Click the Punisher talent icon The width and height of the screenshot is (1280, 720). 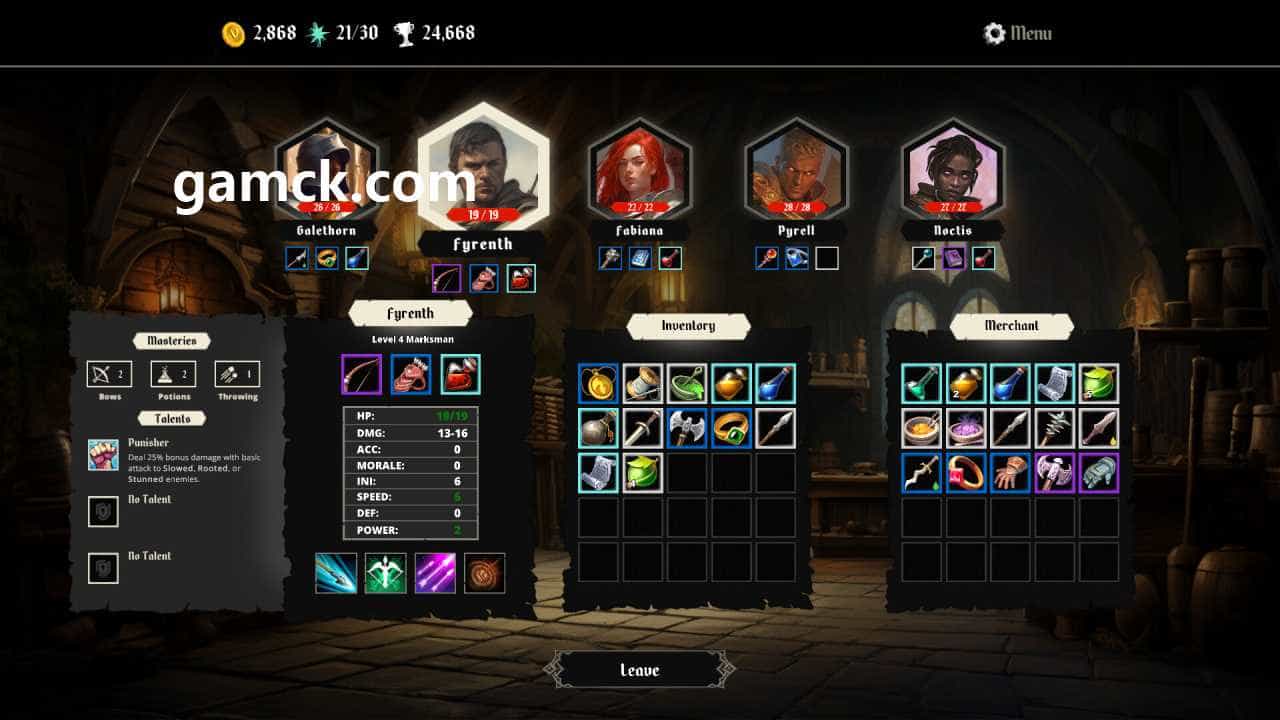[103, 455]
